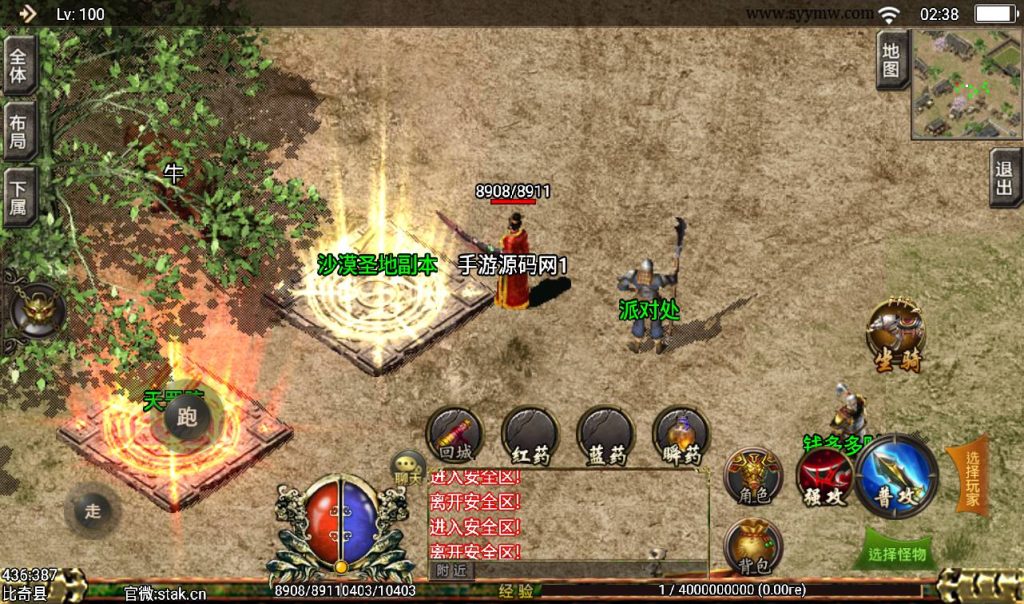Switch to the 附近 chat tab
This screenshot has height=604, width=1024.
tap(453, 569)
